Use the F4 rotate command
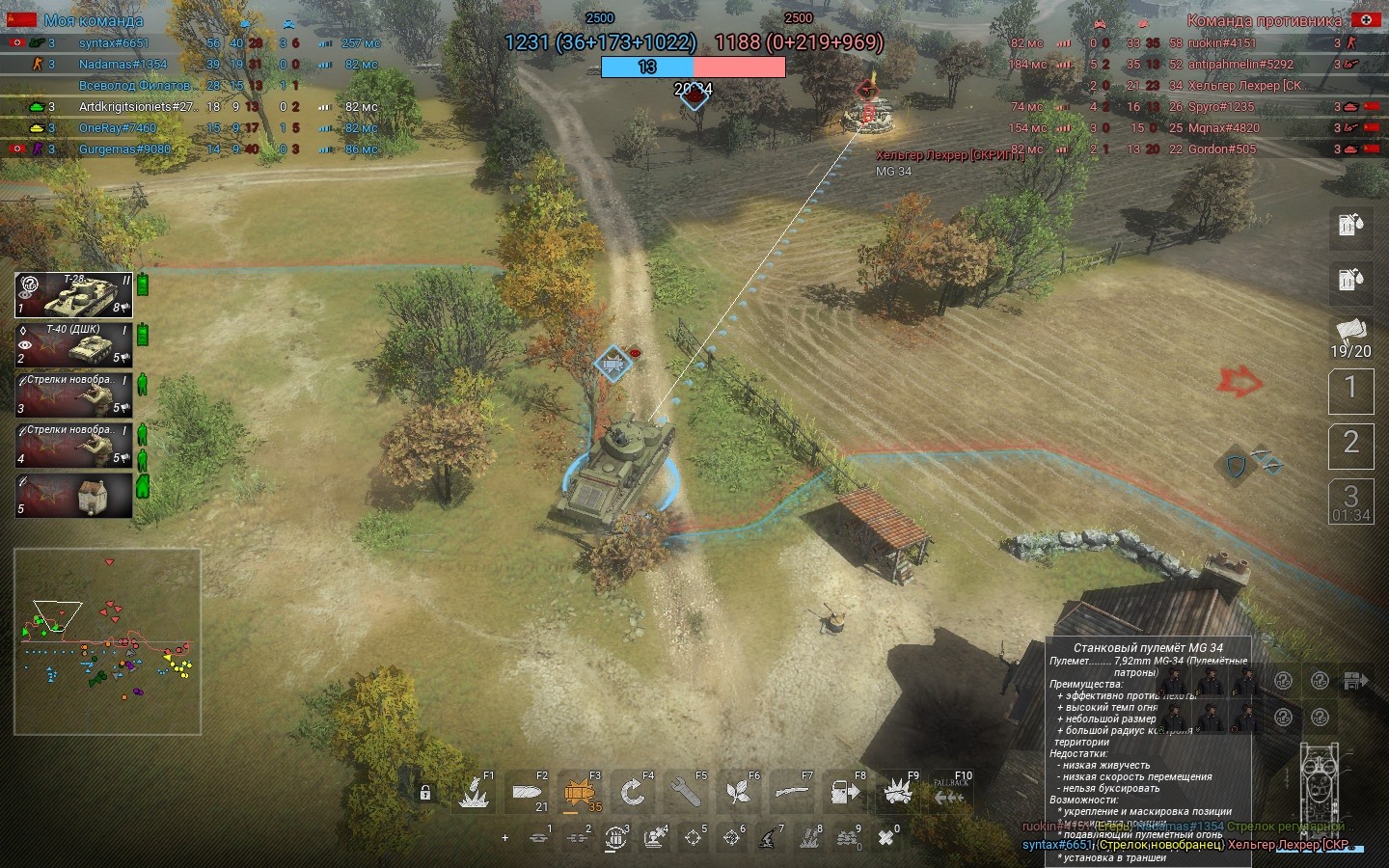Screen dimensions: 1389x868 pyautogui.click(x=633, y=793)
